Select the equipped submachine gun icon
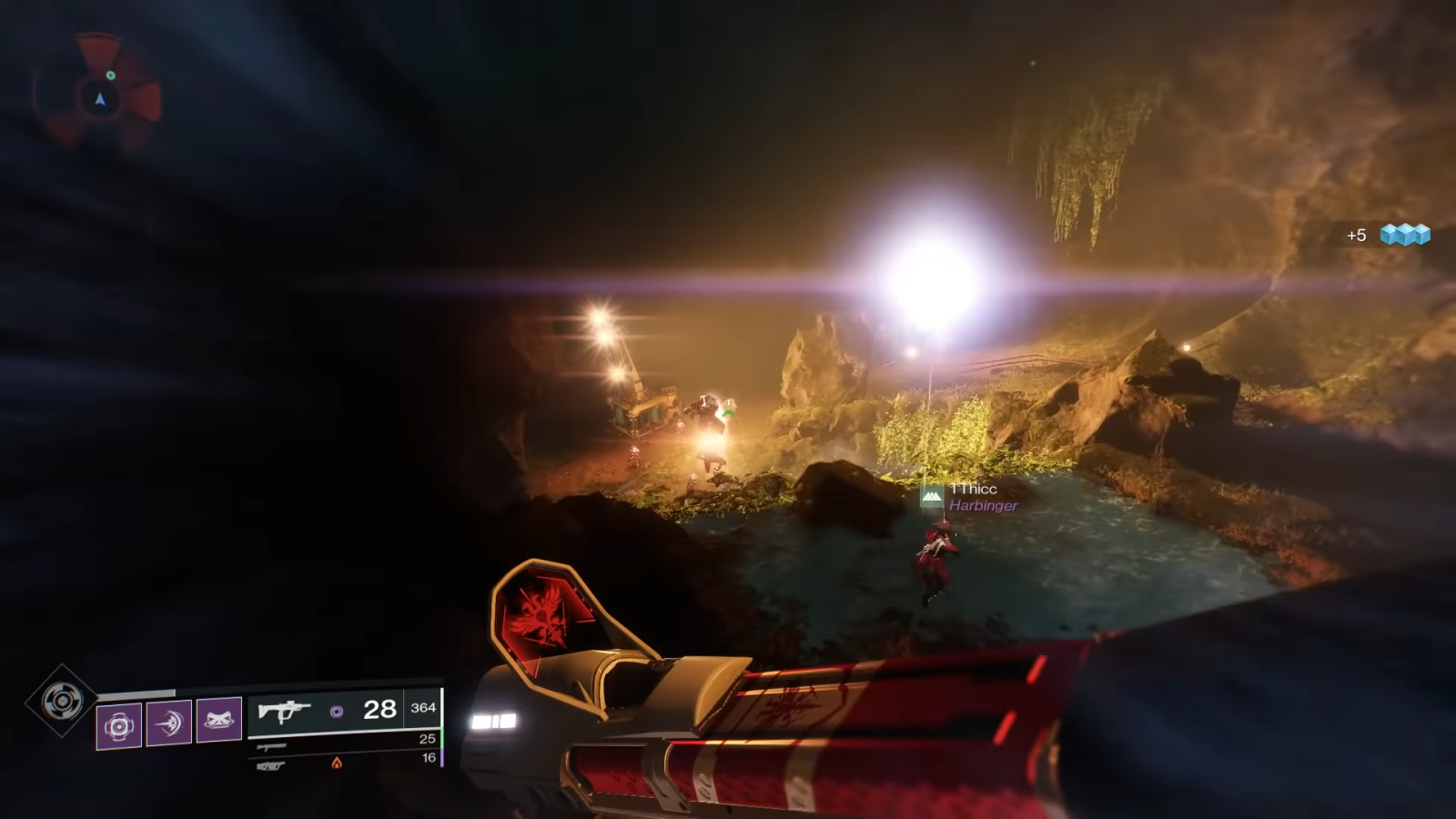Screen dimensions: 1456x819 [x=284, y=711]
